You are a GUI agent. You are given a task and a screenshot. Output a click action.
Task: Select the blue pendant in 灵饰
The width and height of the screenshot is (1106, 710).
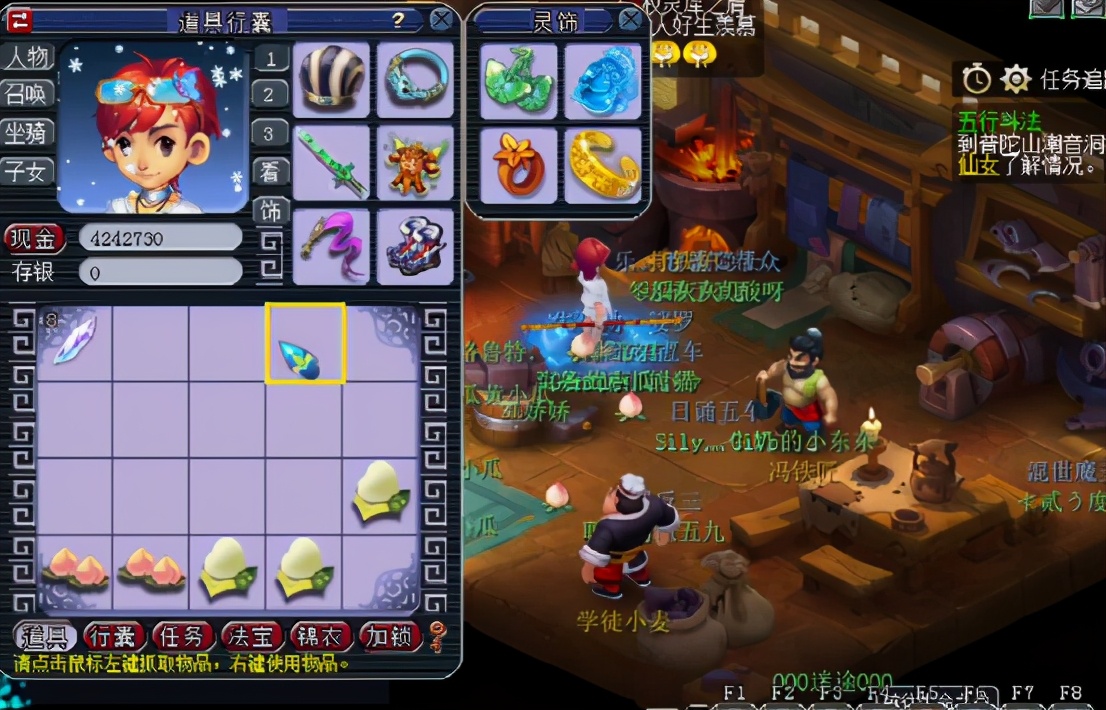tap(603, 81)
